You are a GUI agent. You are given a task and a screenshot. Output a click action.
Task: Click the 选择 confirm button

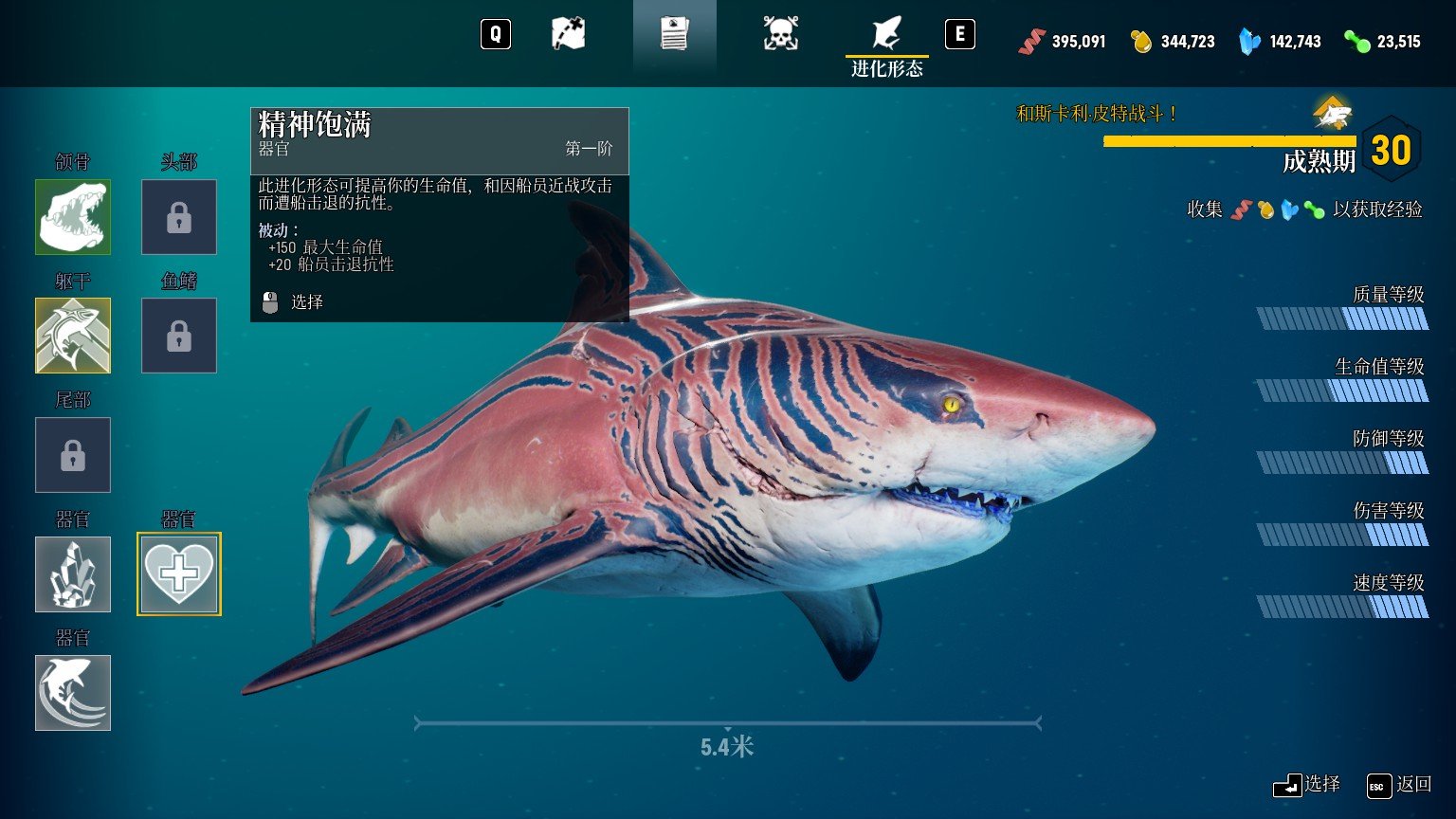[x=1307, y=785]
